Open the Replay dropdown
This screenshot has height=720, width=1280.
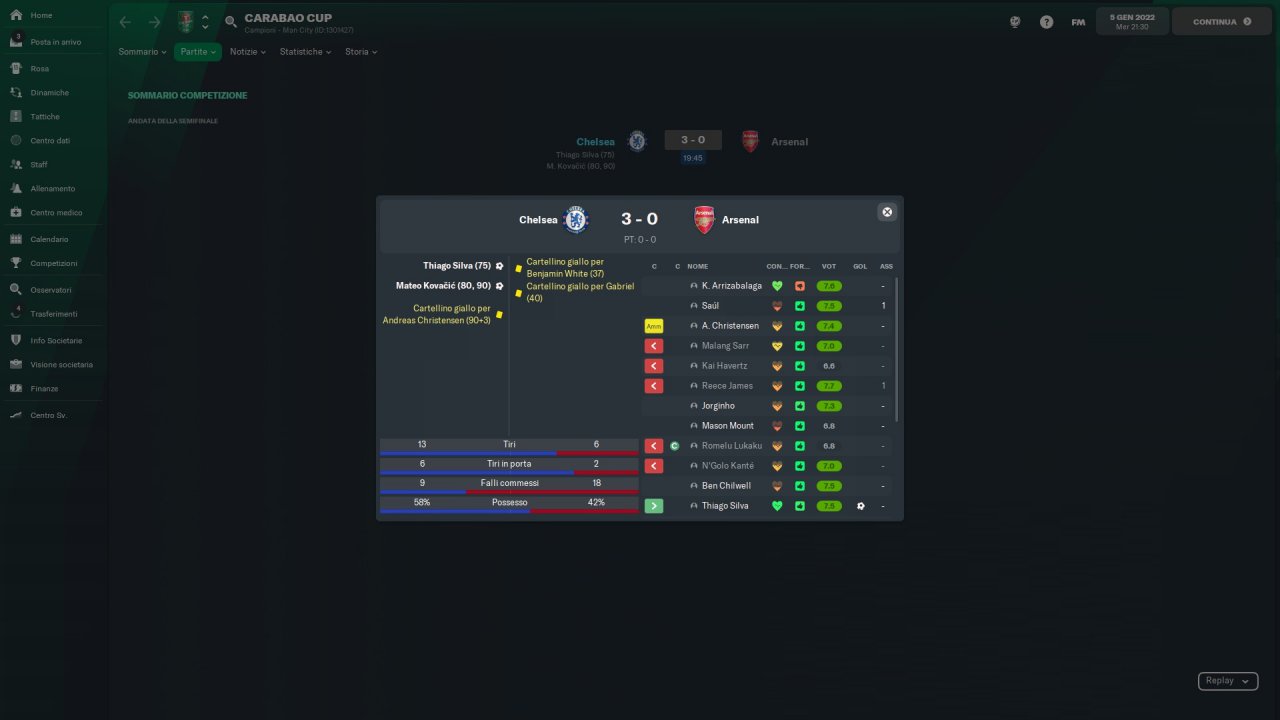[x=1227, y=681]
